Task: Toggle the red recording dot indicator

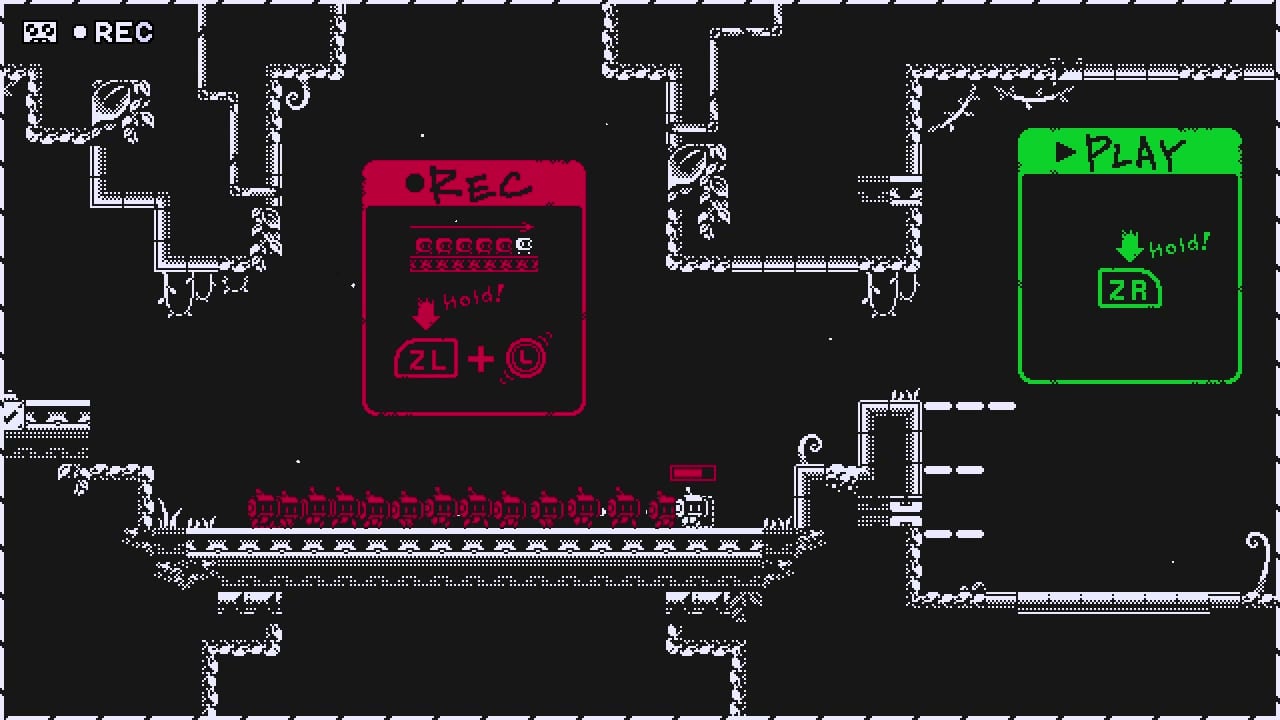Action: (x=415, y=182)
